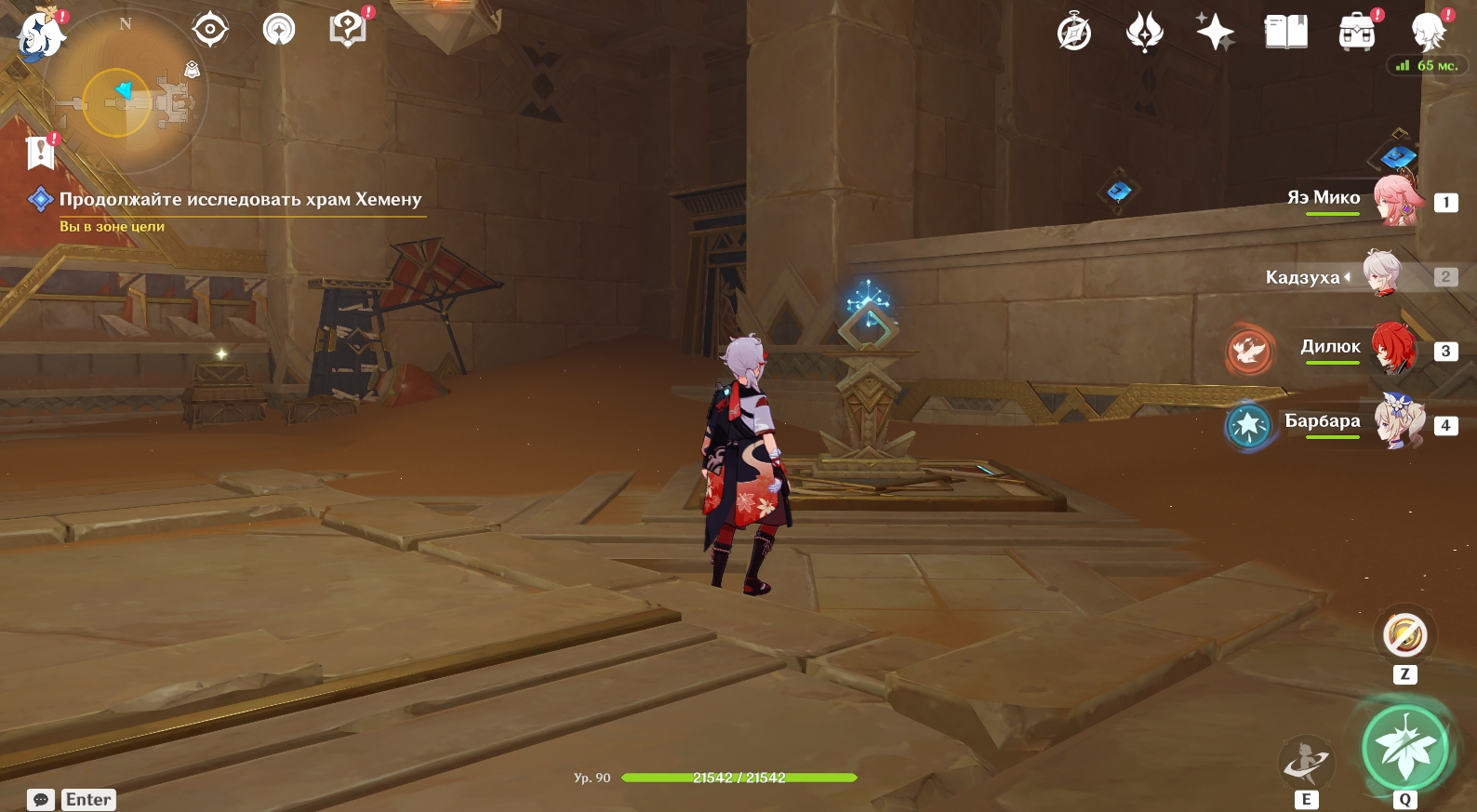The width and height of the screenshot is (1477, 812).
Task: Open the character menu icon
Action: [x=1428, y=33]
